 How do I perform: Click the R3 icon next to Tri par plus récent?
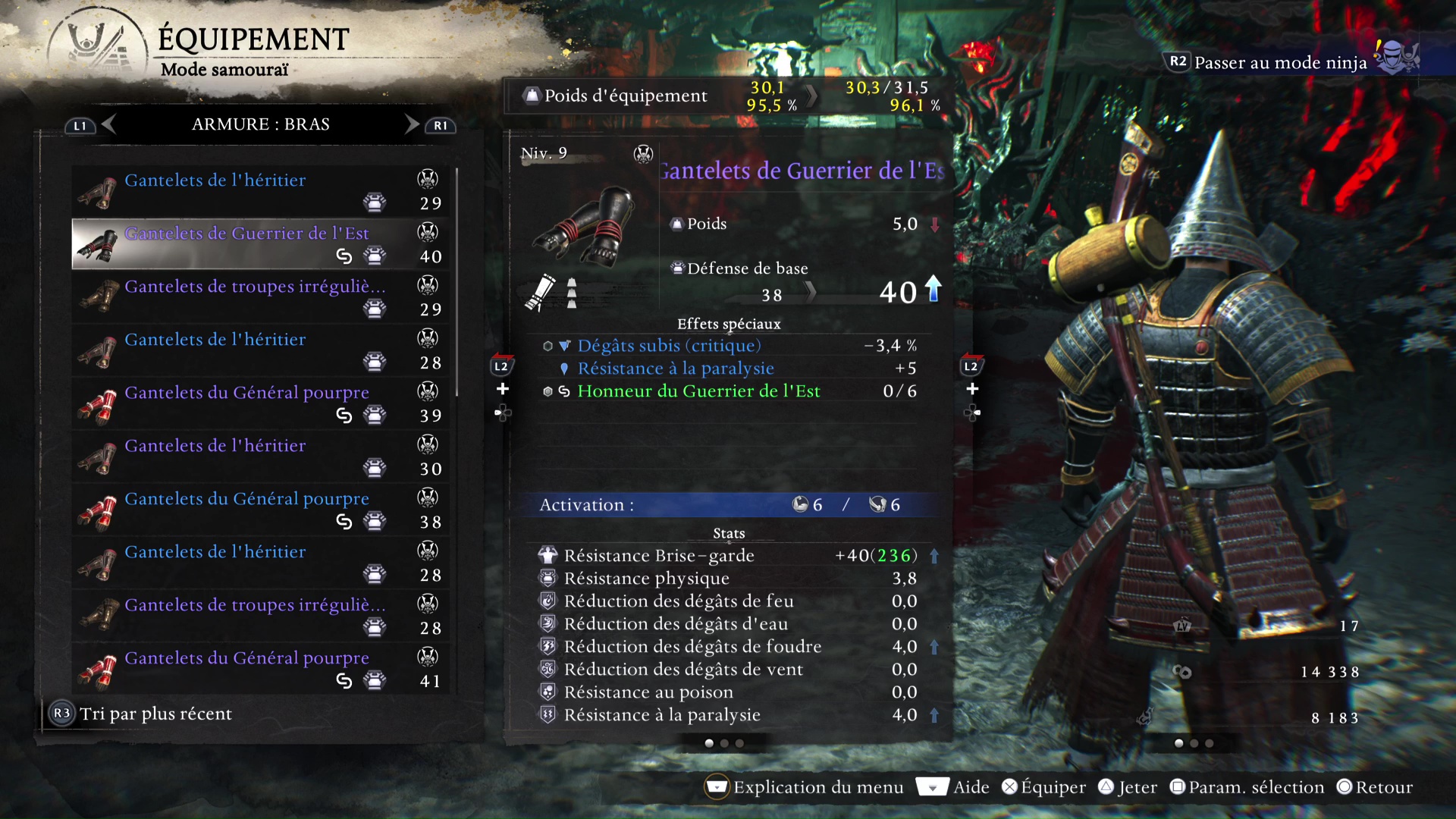click(x=62, y=713)
